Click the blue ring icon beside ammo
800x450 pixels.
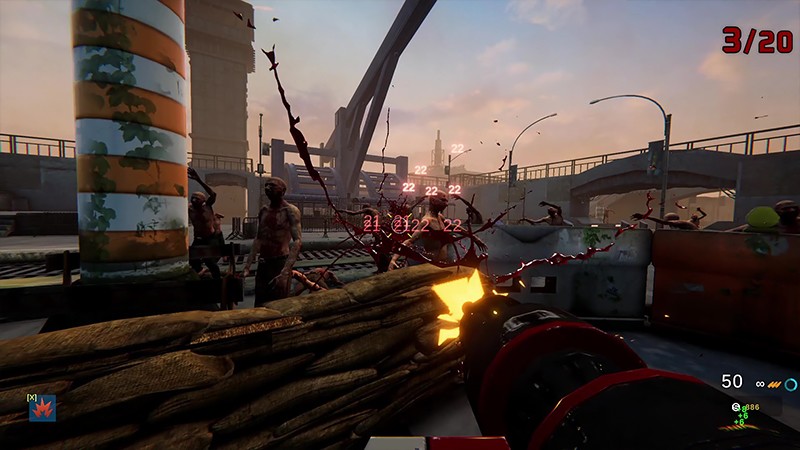tap(790, 384)
